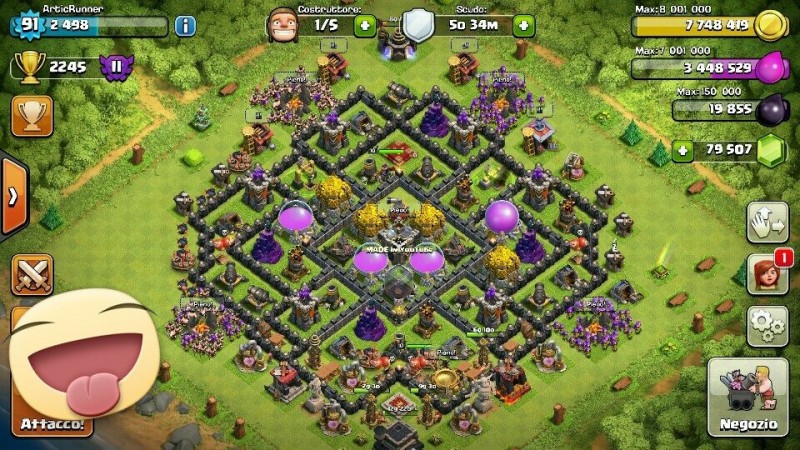Extend the Scudo shield with the plus button
Screen dimensions: 800x450
(x=521, y=24)
